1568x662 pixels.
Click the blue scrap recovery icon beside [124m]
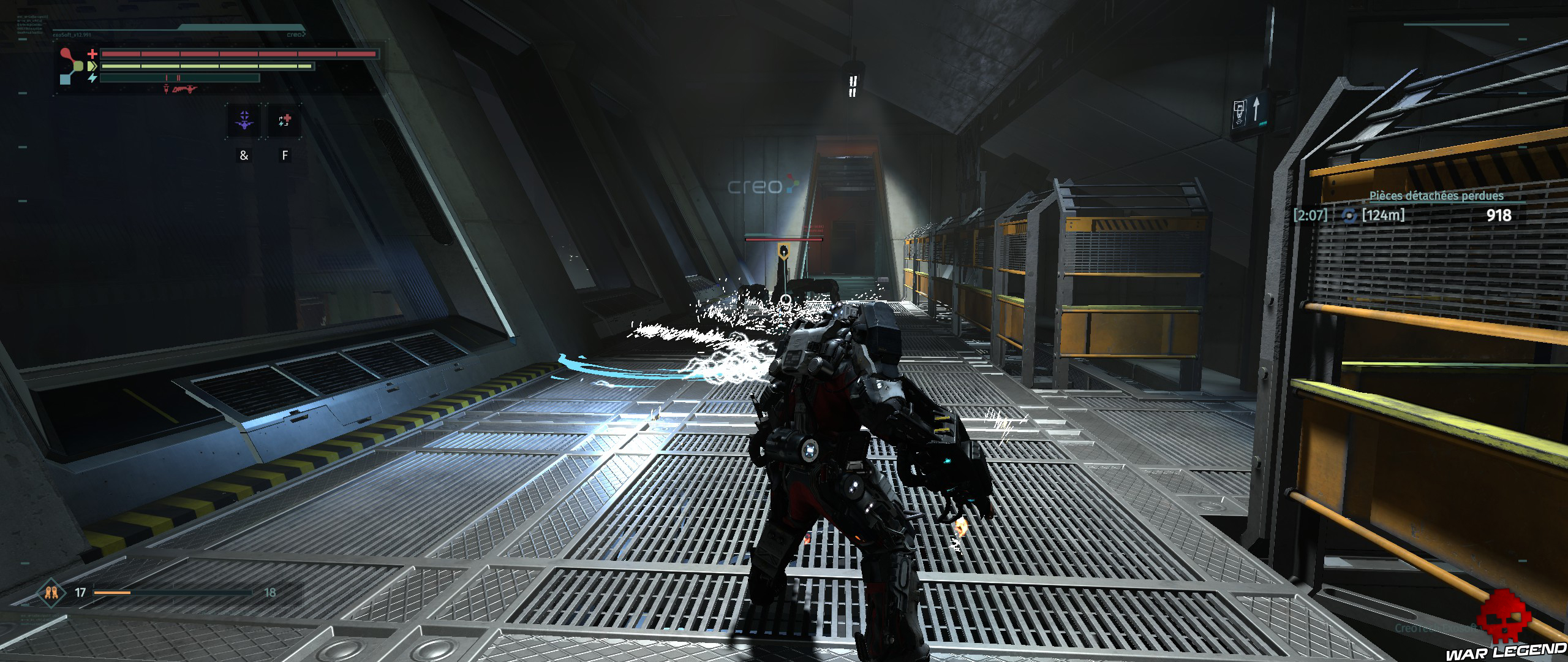(x=1348, y=216)
